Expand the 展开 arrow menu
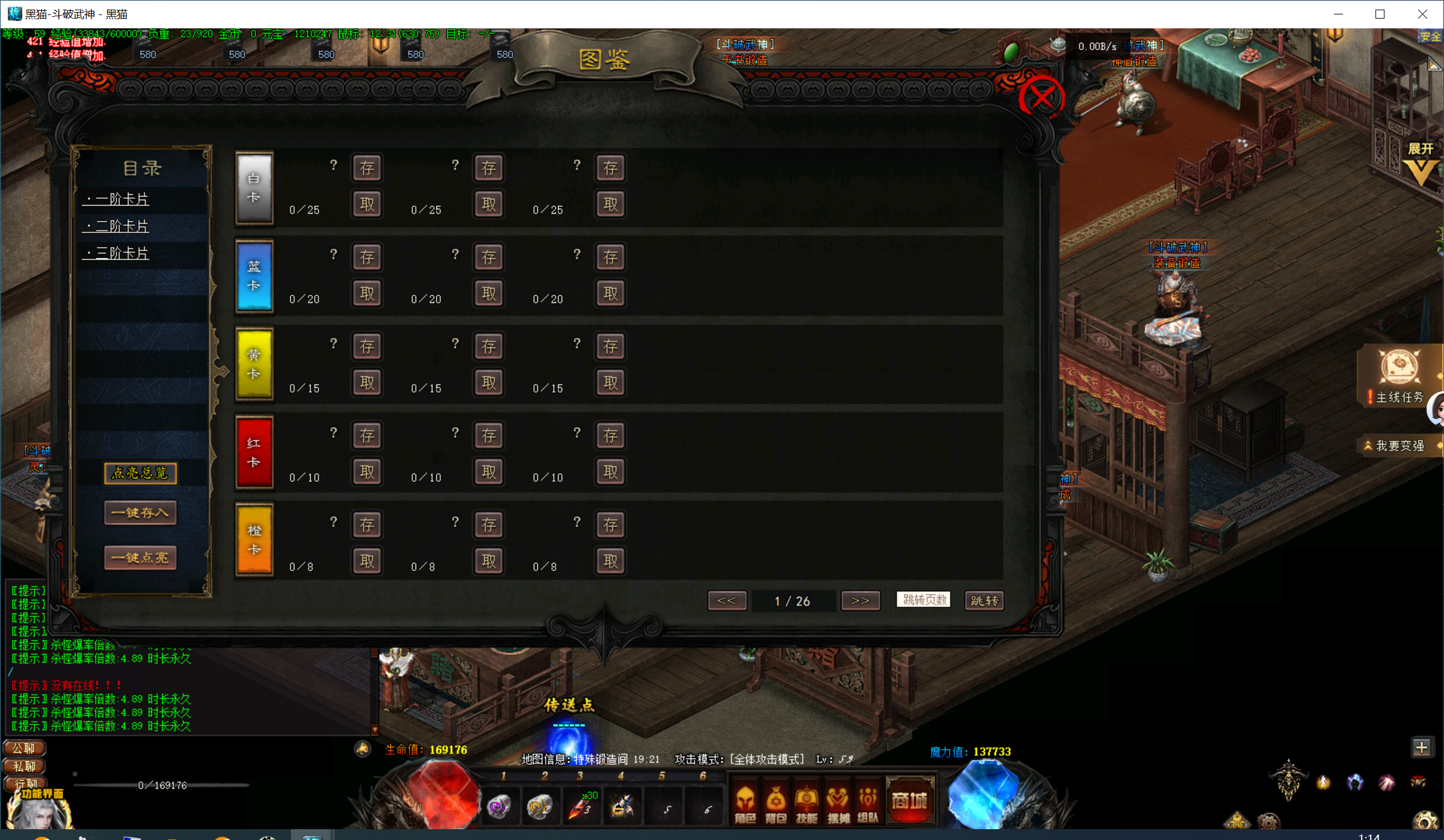This screenshot has height=840, width=1444. (x=1421, y=165)
